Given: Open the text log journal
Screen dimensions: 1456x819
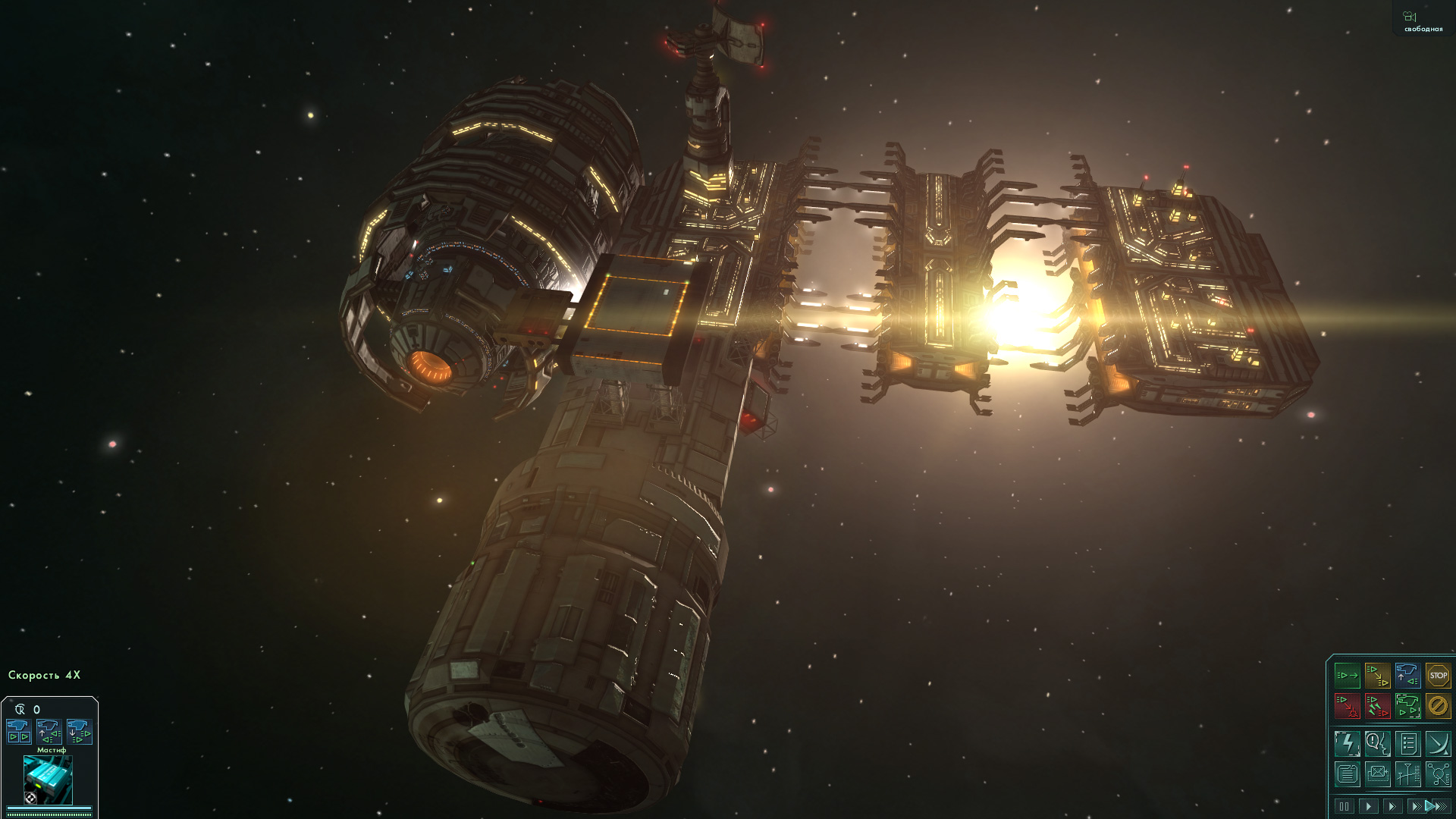Looking at the screenshot, I should coord(1348,774).
